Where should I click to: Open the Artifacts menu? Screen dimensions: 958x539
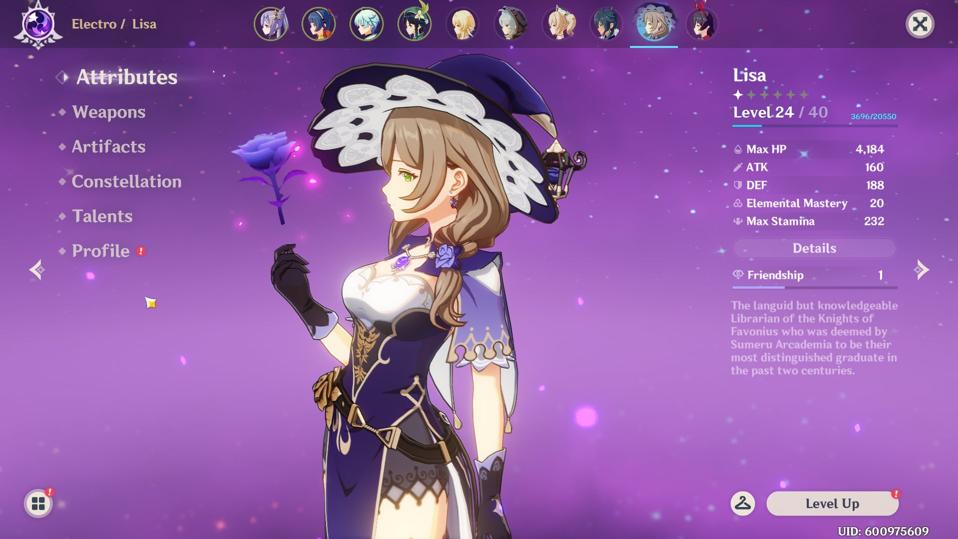(x=108, y=147)
